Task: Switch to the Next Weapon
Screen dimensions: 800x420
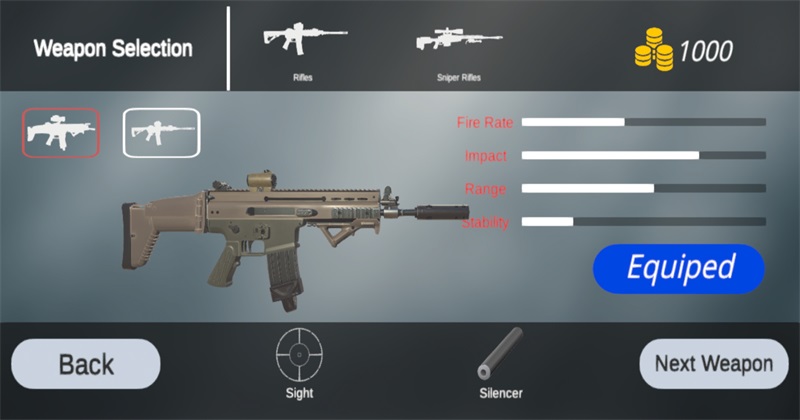Action: (x=713, y=364)
